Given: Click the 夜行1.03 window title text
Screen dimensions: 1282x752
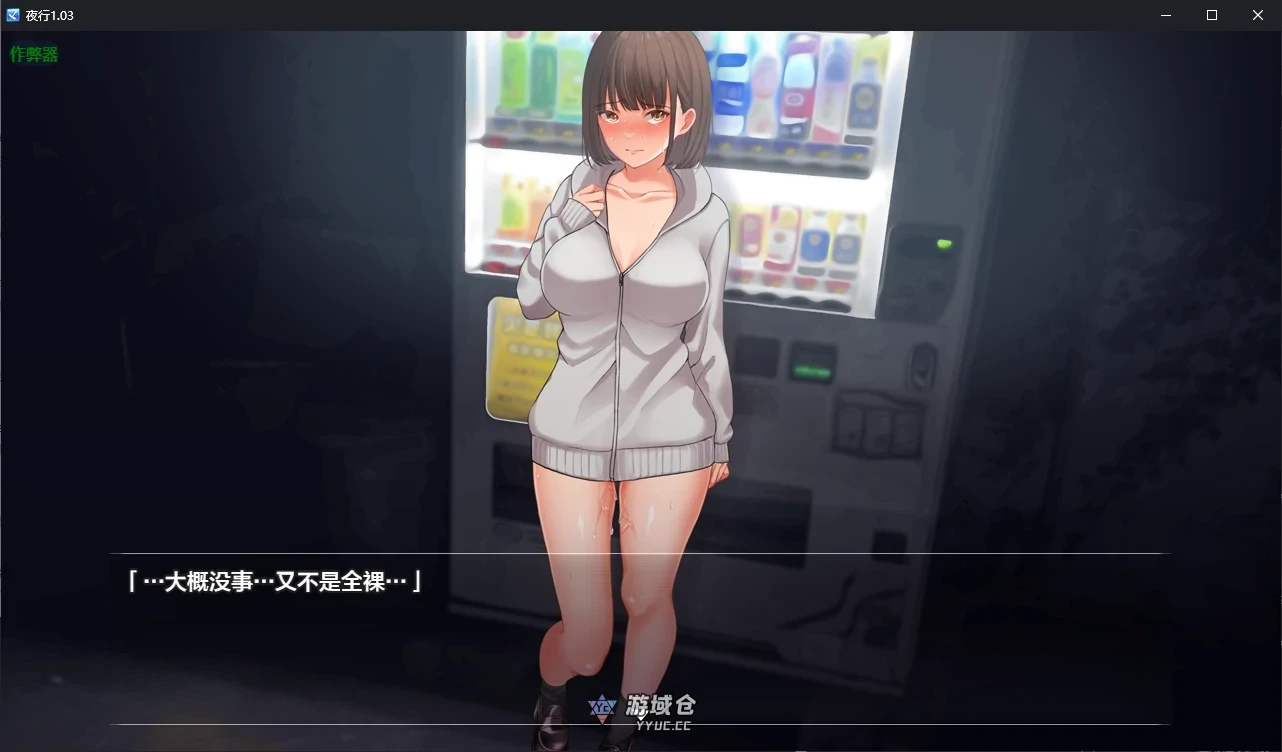Looking at the screenshot, I should (47, 14).
